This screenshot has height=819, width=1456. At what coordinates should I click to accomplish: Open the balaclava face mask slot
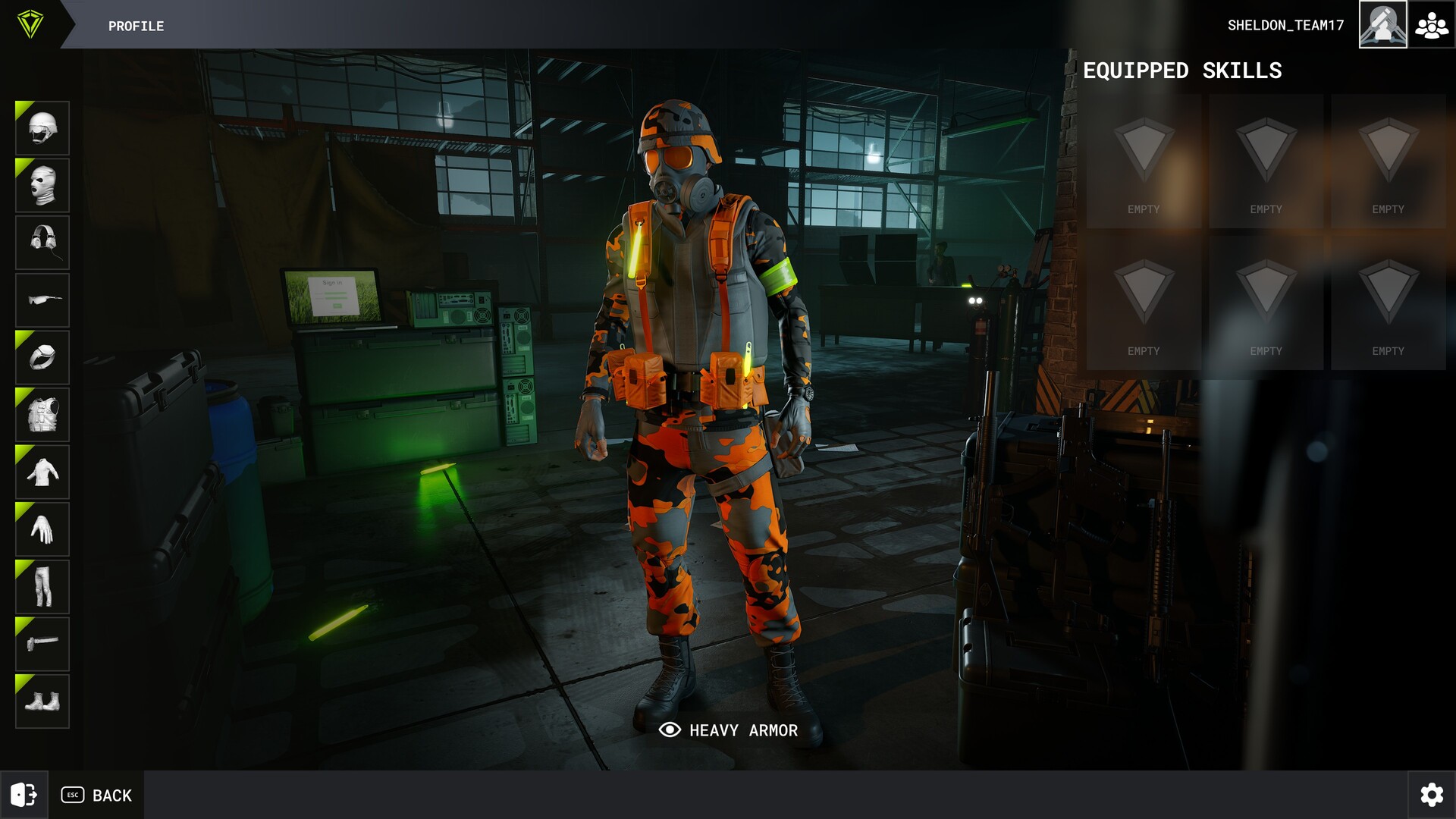click(x=42, y=186)
